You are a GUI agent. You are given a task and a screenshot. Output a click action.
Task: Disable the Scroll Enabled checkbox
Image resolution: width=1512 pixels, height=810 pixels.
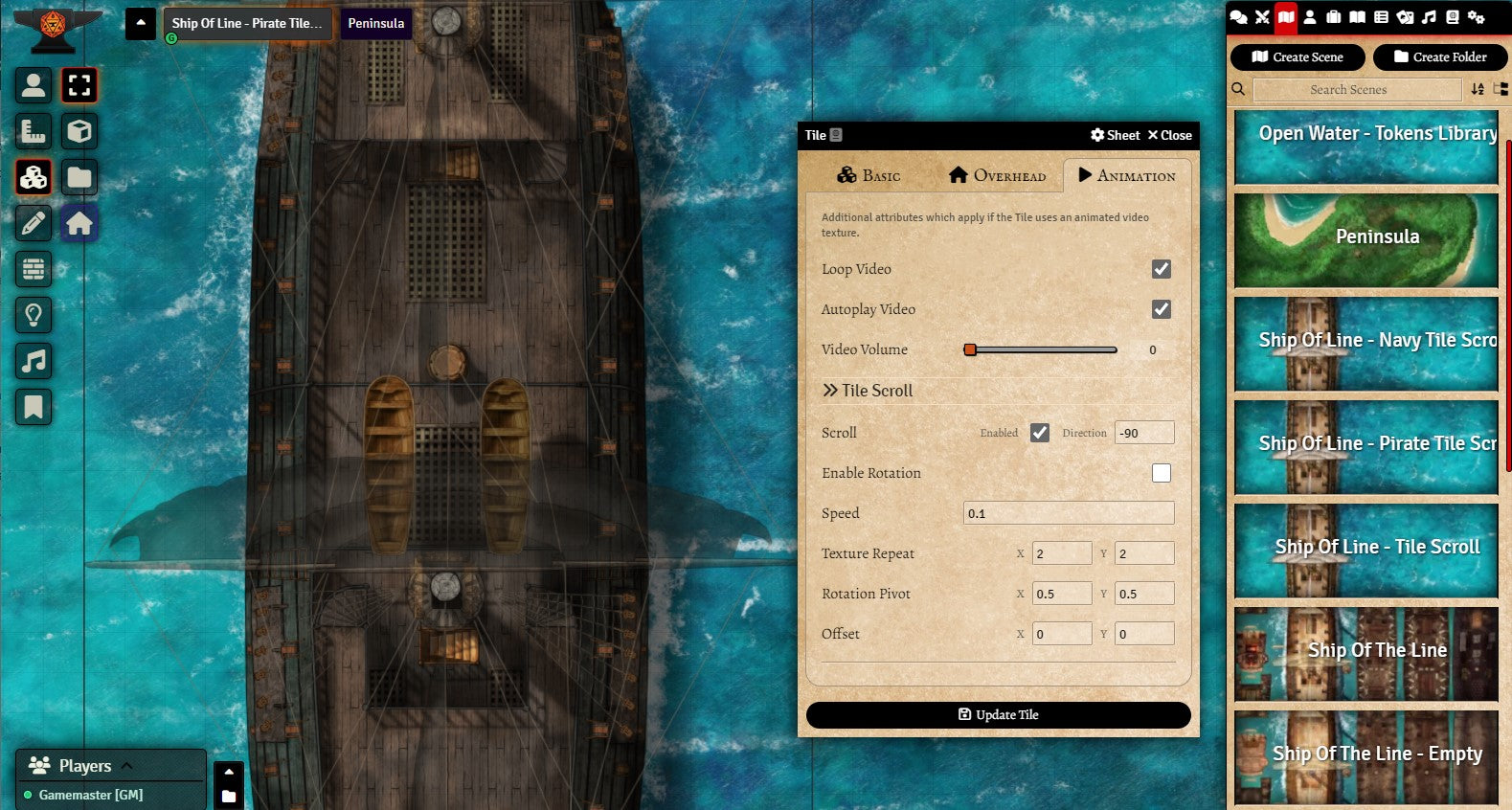(x=1039, y=433)
